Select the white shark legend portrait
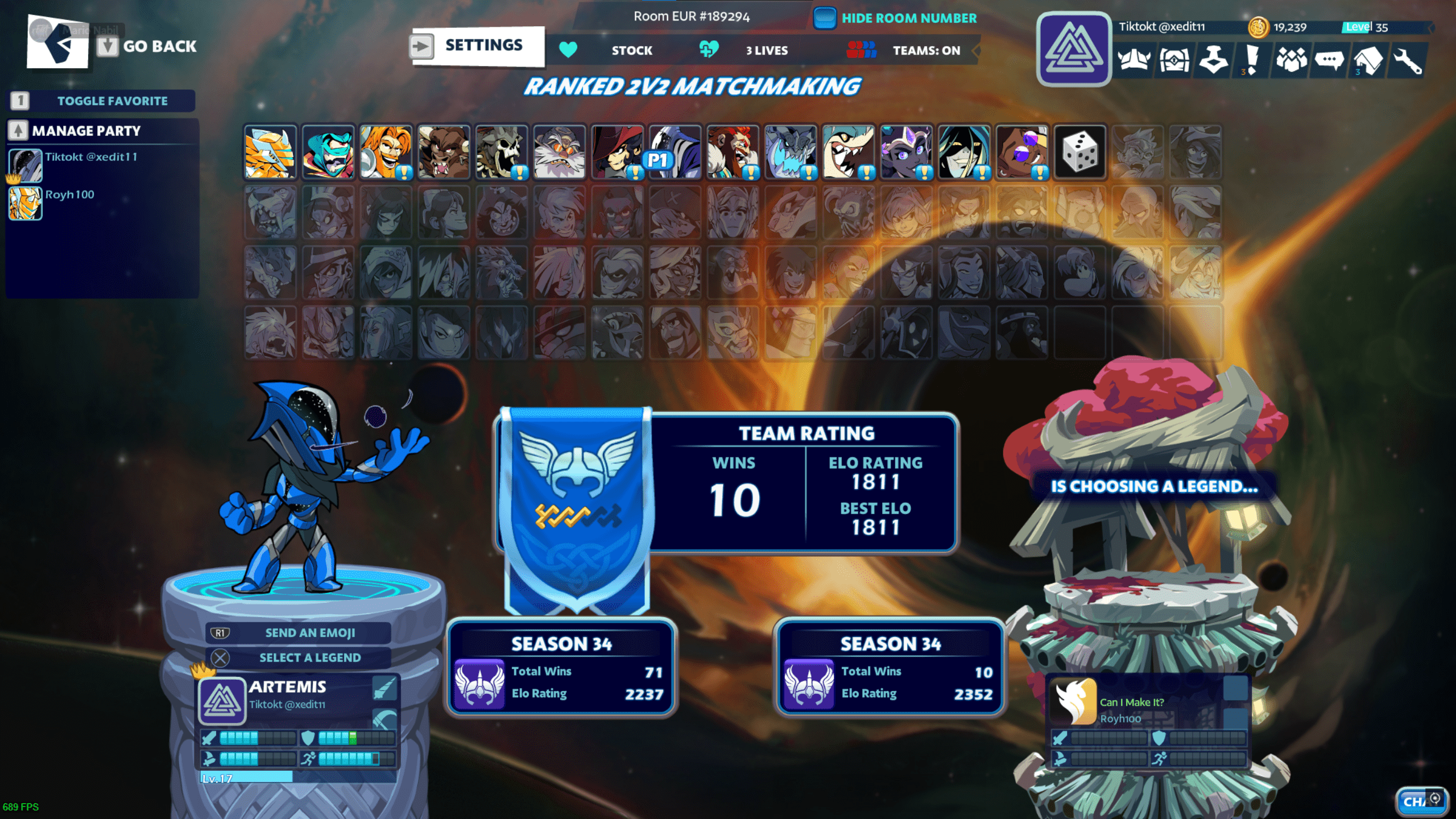 pos(848,152)
